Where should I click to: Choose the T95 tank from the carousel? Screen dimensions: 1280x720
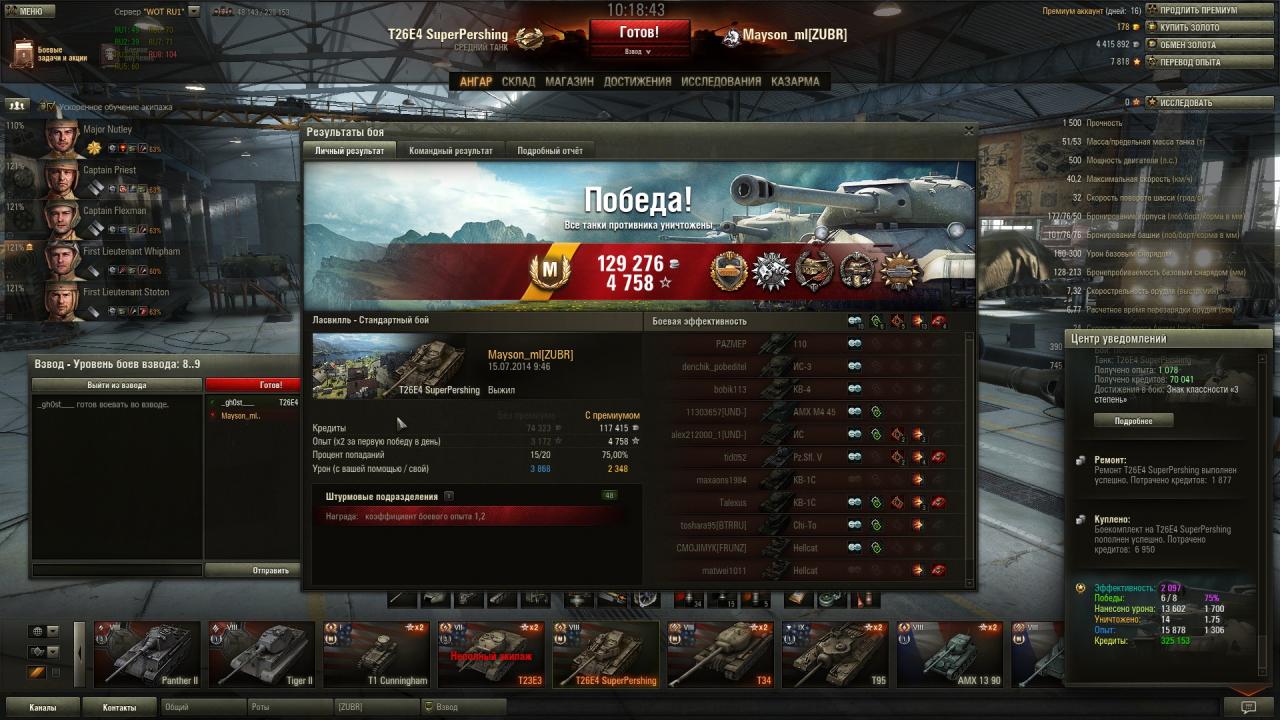click(x=834, y=656)
